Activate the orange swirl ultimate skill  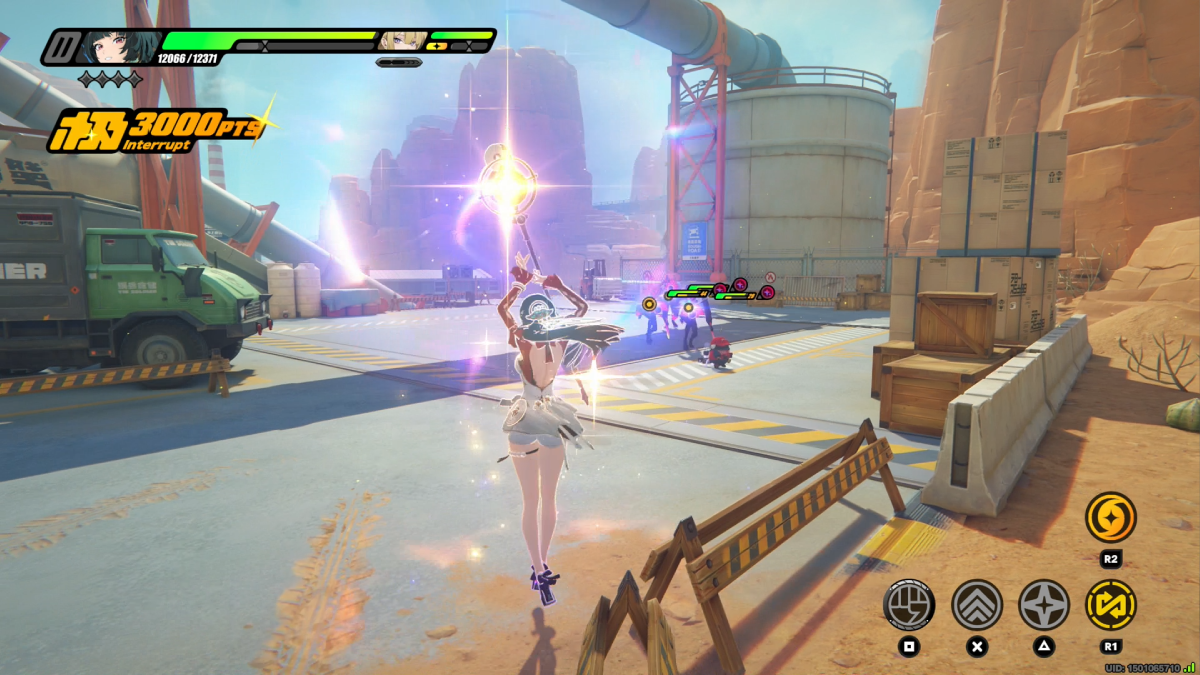click(x=1110, y=517)
